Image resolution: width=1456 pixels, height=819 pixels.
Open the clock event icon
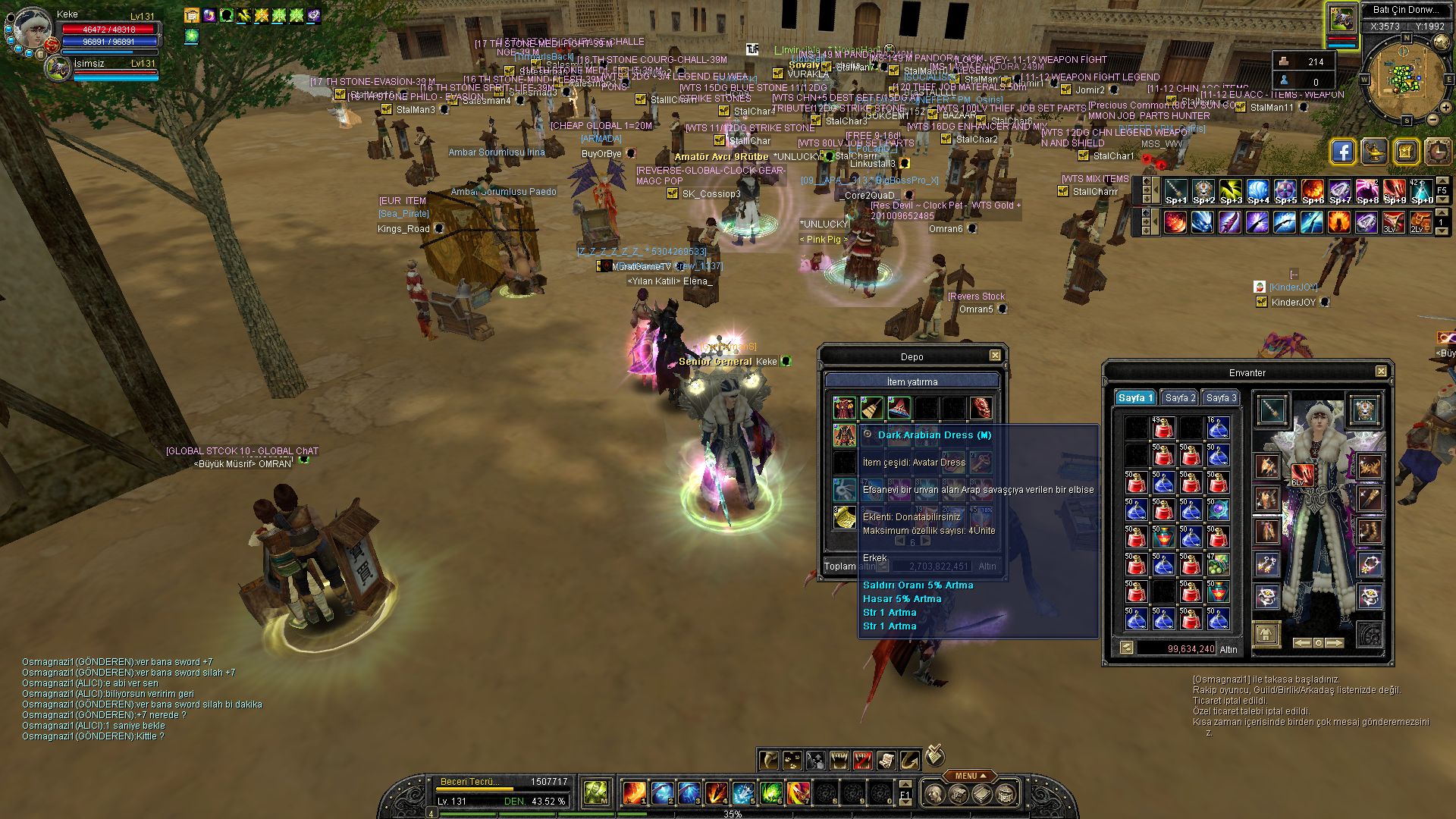tap(1438, 152)
